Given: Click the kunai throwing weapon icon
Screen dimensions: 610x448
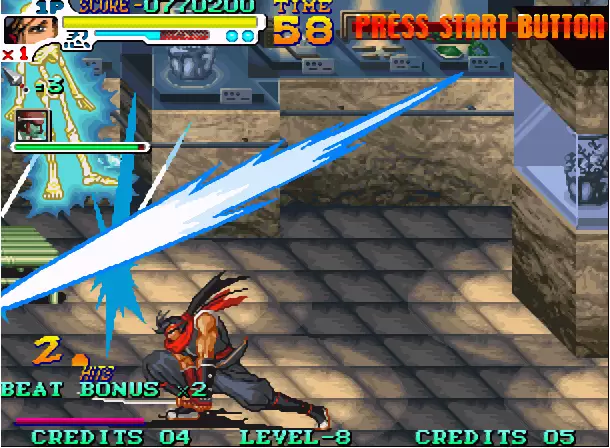Looking at the screenshot, I should pos(12,79).
